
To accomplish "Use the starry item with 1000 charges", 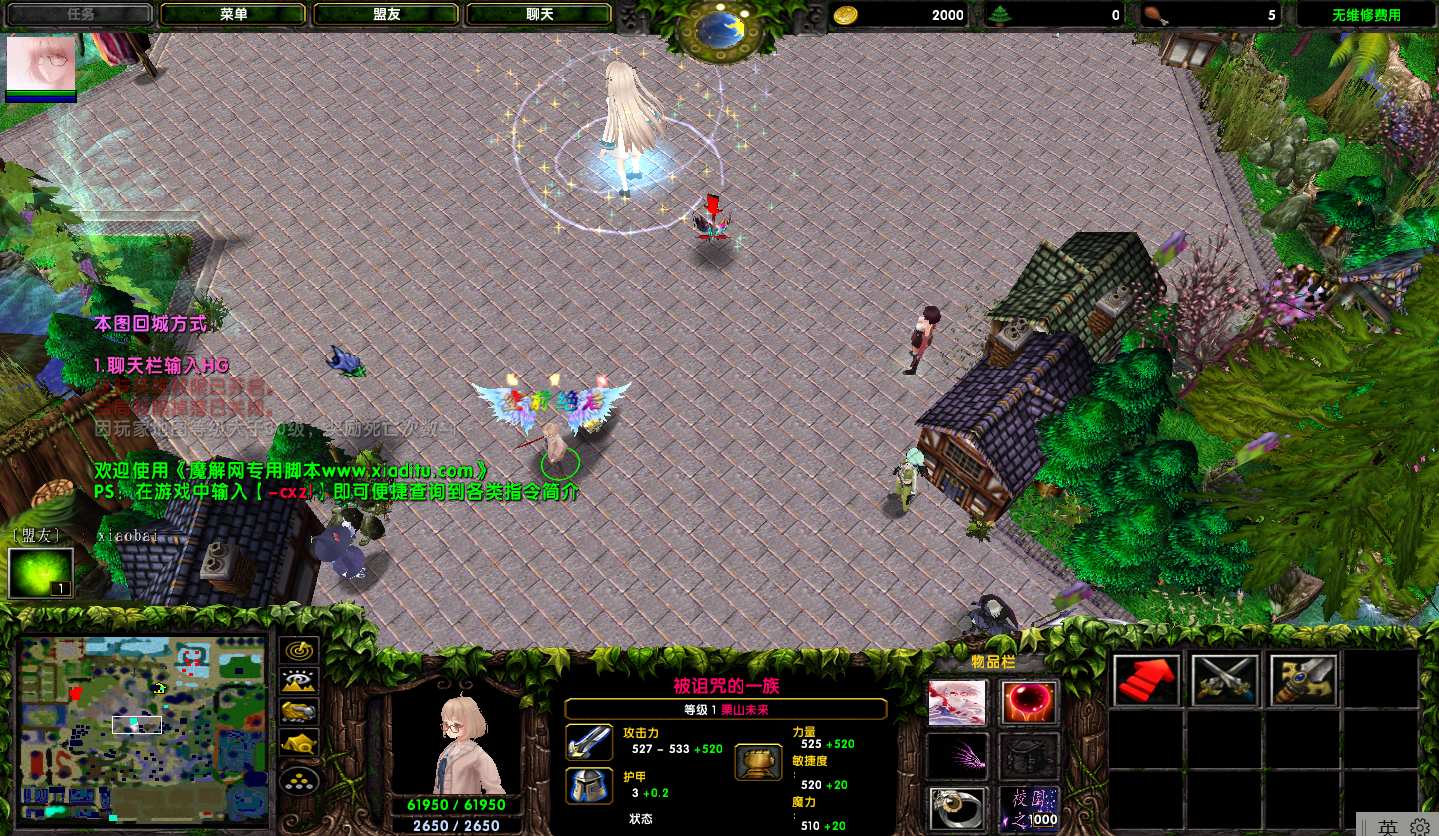I will [x=1029, y=808].
